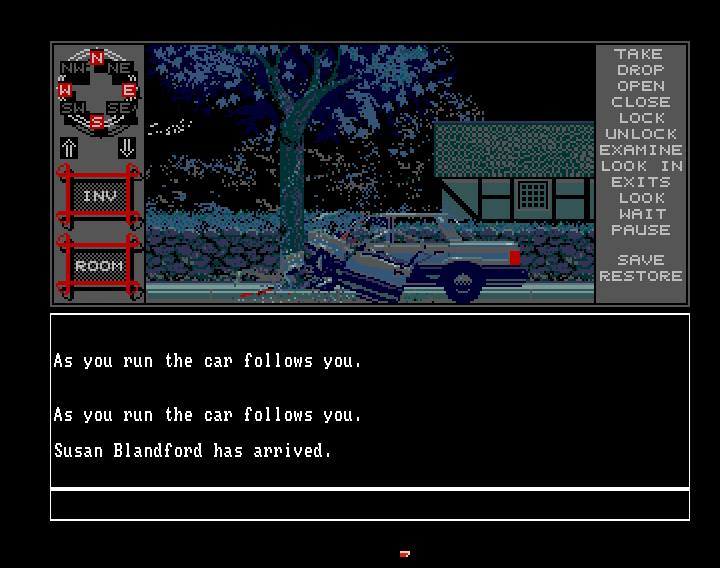720x568 pixels.
Task: Select the CLOSE verb
Action: tap(640, 102)
